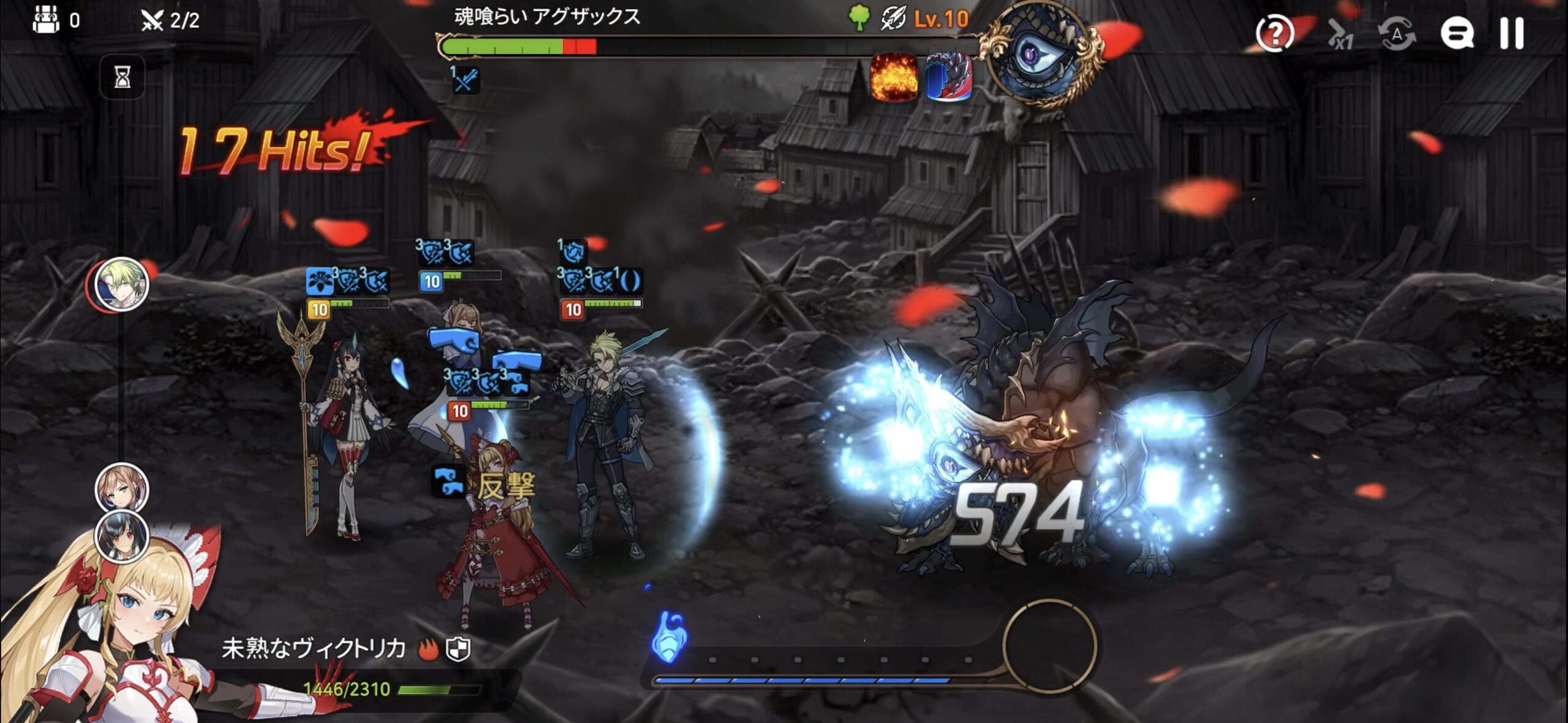Inspect the boss fire skill icon
This screenshot has height=723, width=1568.
tap(894, 77)
